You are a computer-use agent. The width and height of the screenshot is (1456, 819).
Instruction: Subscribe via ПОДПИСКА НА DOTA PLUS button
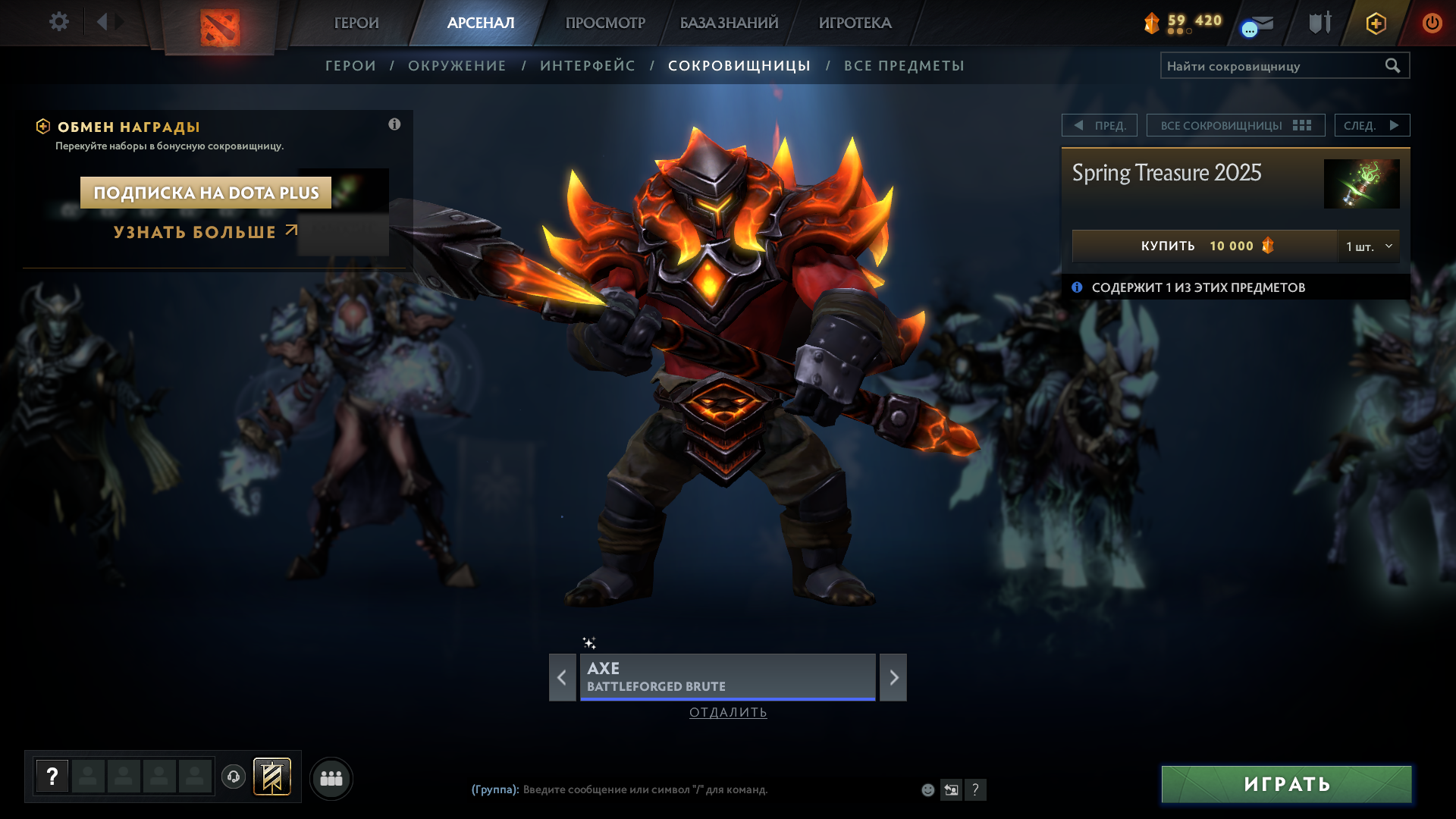pyautogui.click(x=206, y=193)
